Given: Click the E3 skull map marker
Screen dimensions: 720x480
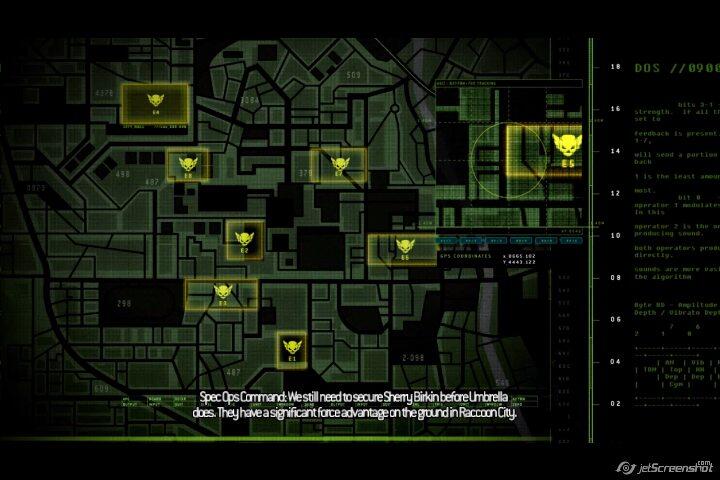Looking at the screenshot, I should [223, 292].
